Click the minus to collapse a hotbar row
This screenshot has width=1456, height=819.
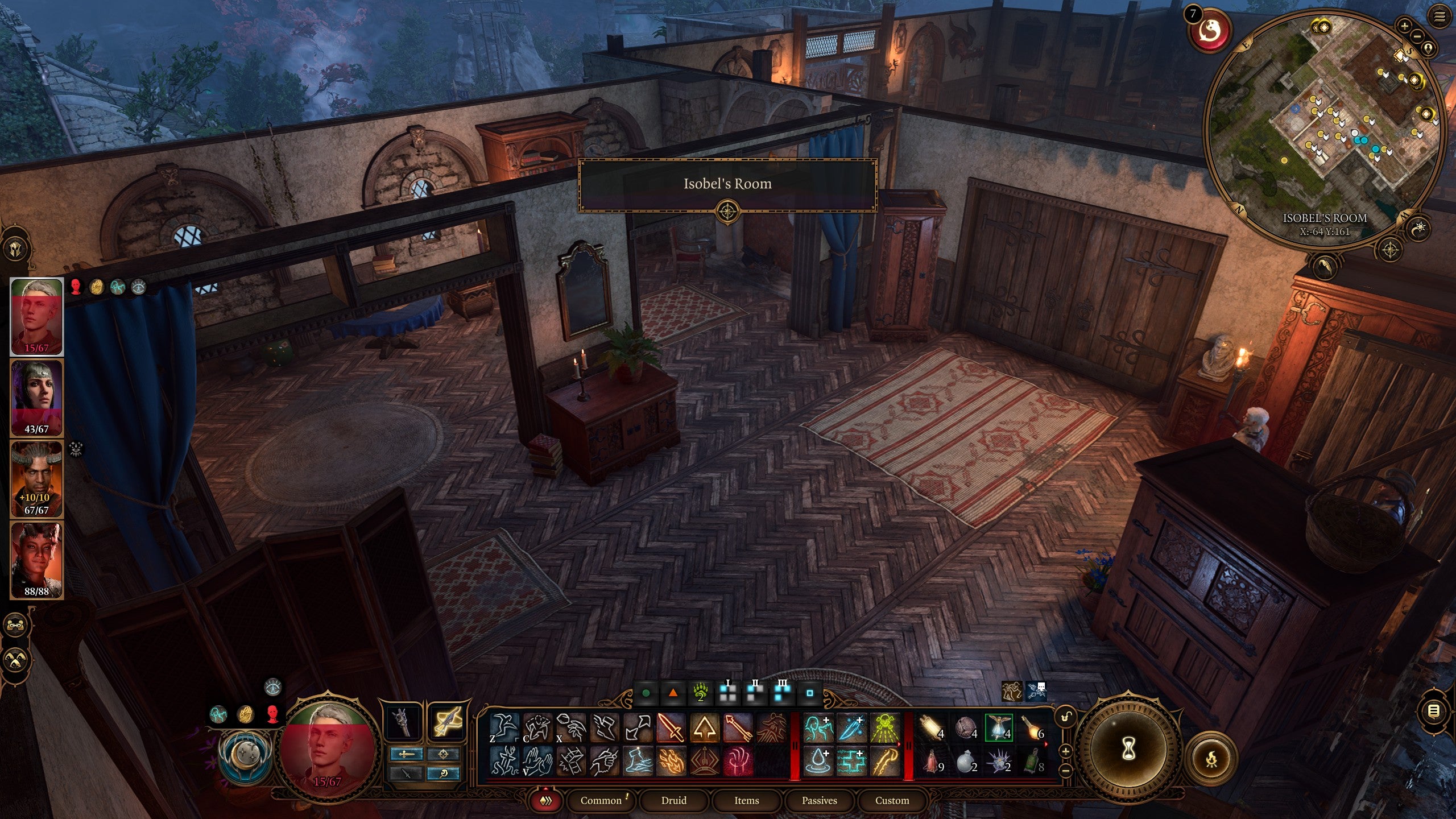1065,771
